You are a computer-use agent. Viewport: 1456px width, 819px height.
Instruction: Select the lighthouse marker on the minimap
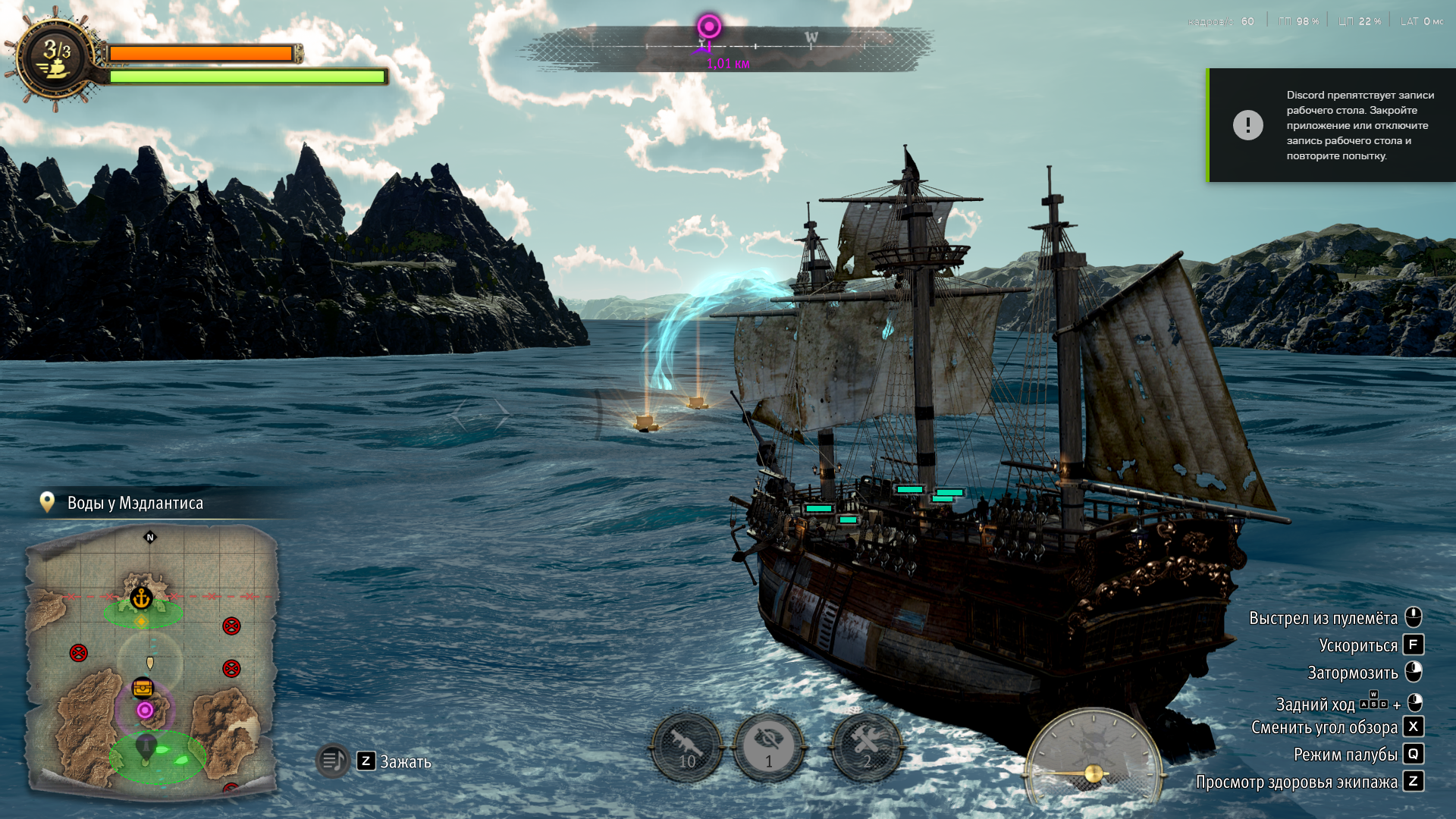point(145,747)
